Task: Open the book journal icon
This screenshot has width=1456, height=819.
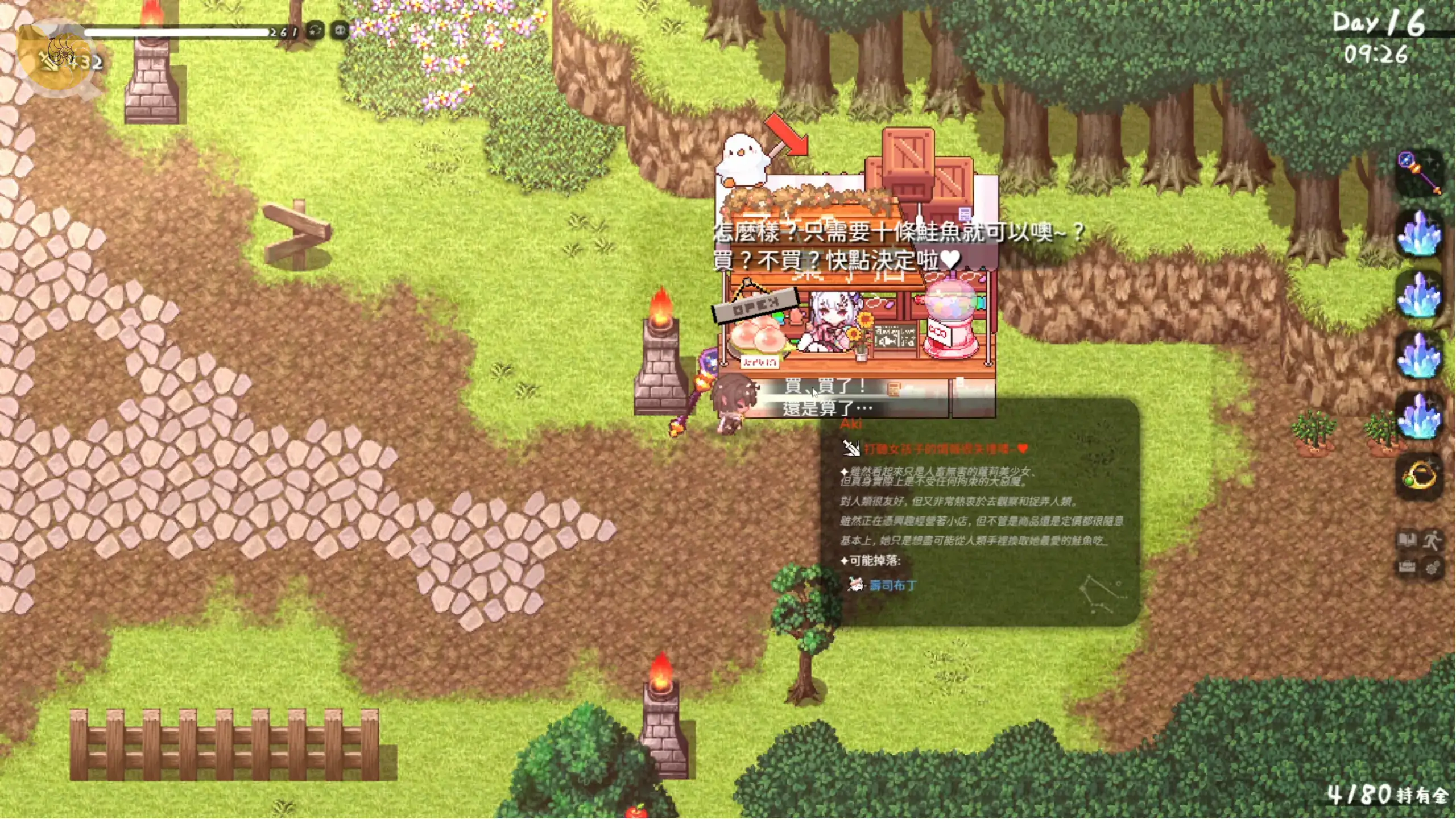Action: click(x=1408, y=539)
